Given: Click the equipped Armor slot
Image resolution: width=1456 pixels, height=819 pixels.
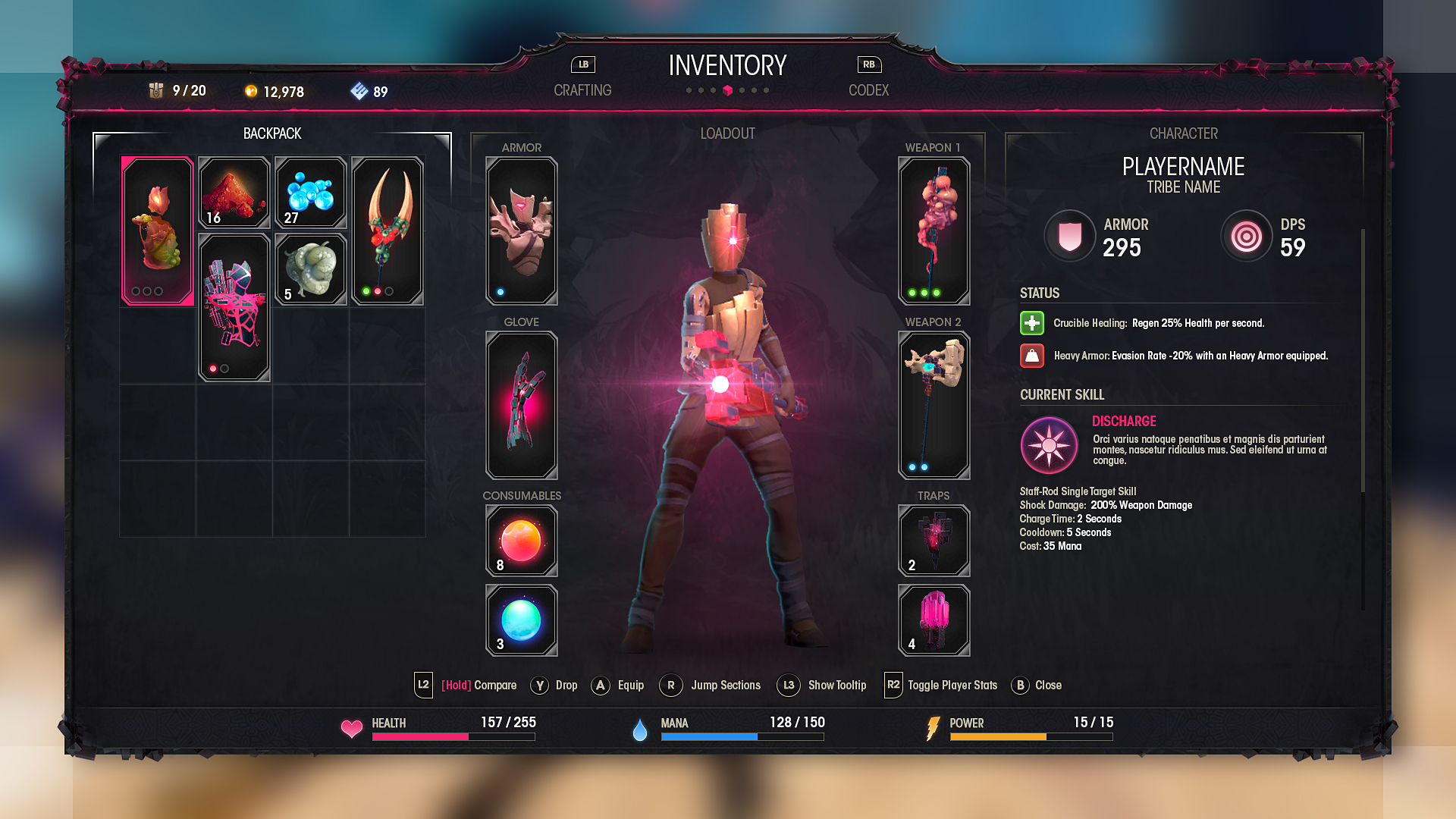Looking at the screenshot, I should coord(522,231).
